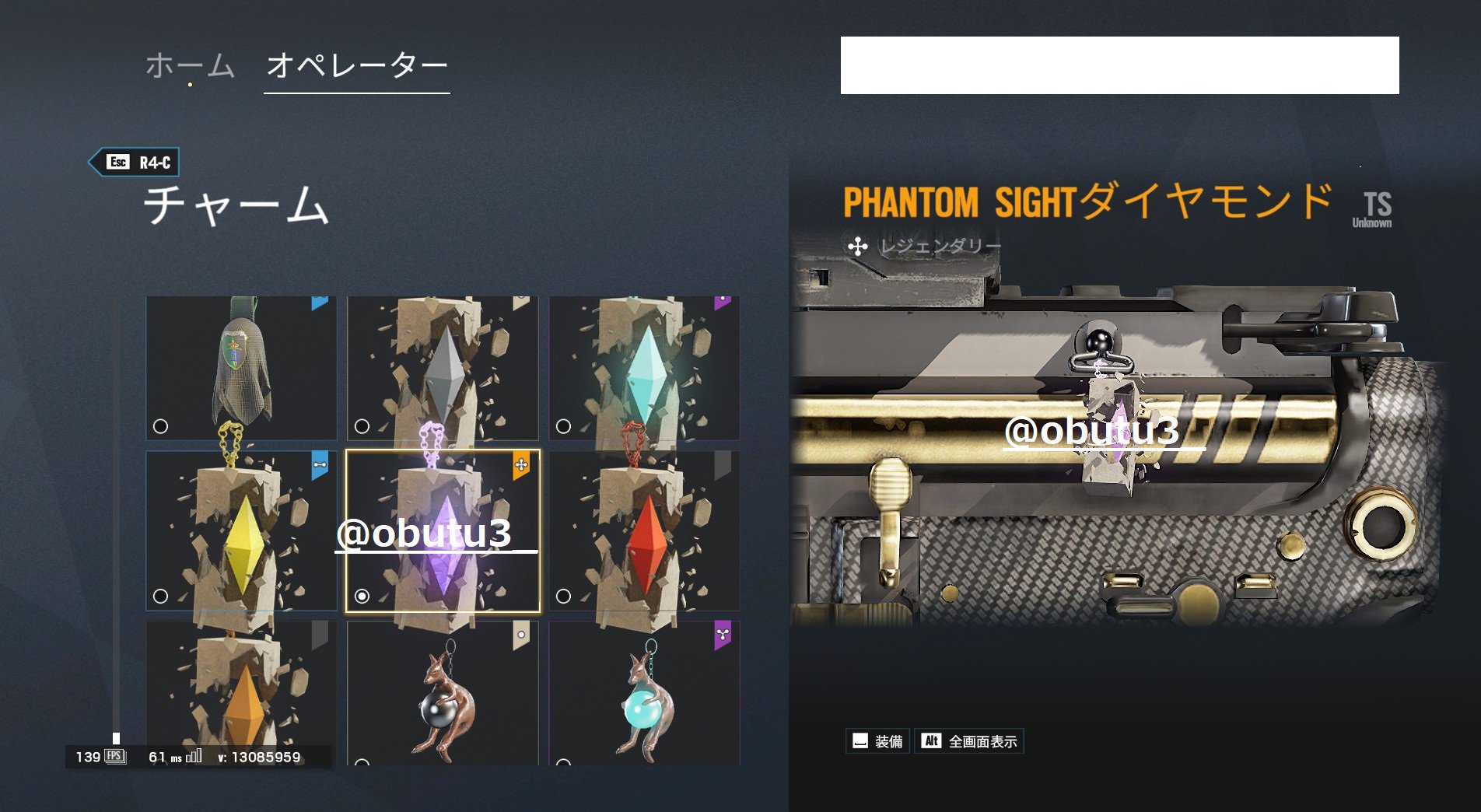Open the オペレーター tab
The width and height of the screenshot is (1481, 812).
pos(356,65)
